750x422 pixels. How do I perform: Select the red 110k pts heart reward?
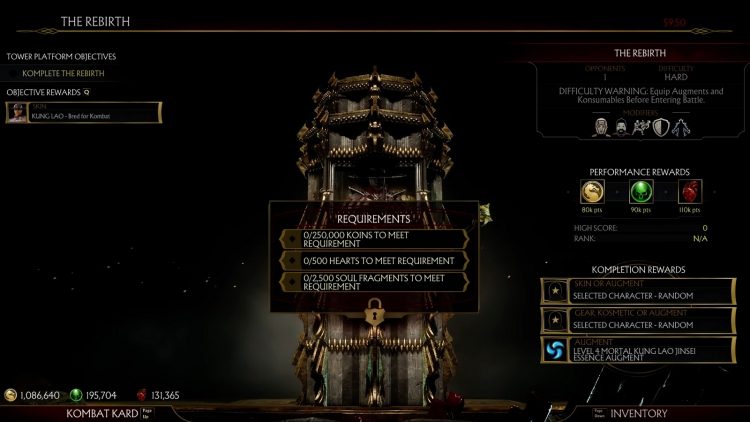click(x=689, y=191)
